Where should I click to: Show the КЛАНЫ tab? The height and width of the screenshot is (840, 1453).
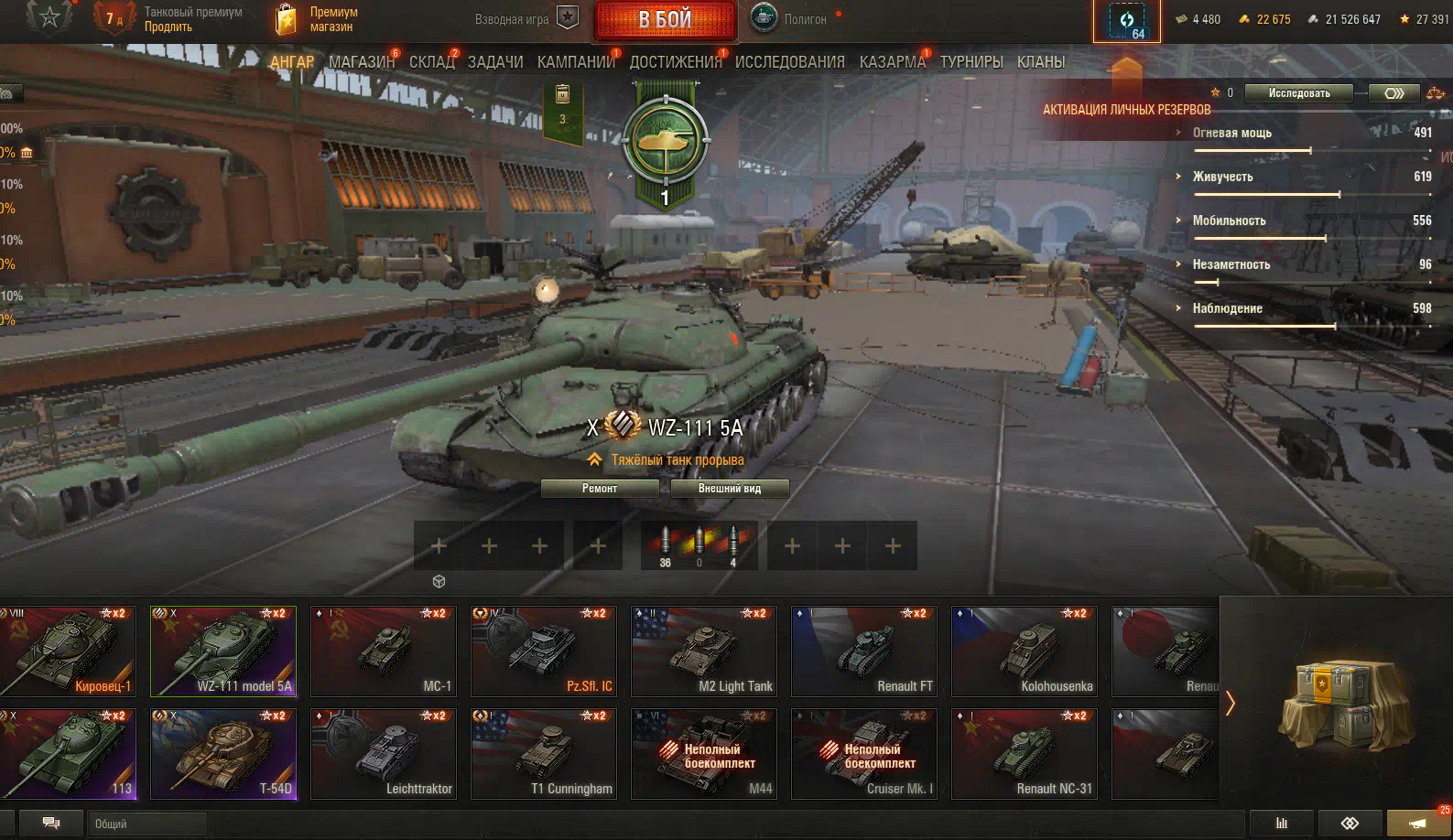click(1040, 62)
